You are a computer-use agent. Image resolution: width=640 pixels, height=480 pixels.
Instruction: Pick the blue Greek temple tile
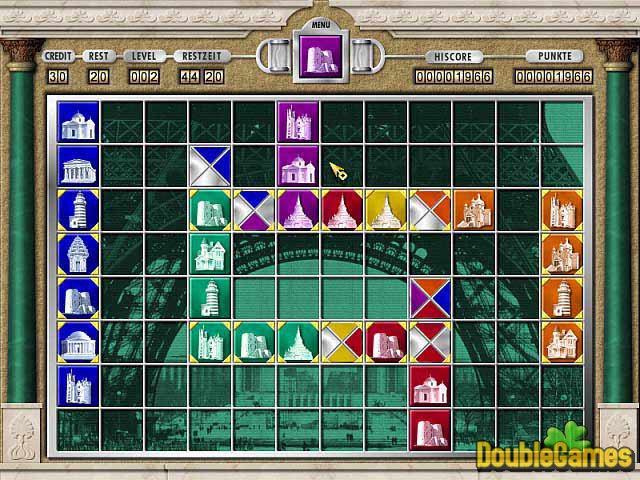(78, 165)
